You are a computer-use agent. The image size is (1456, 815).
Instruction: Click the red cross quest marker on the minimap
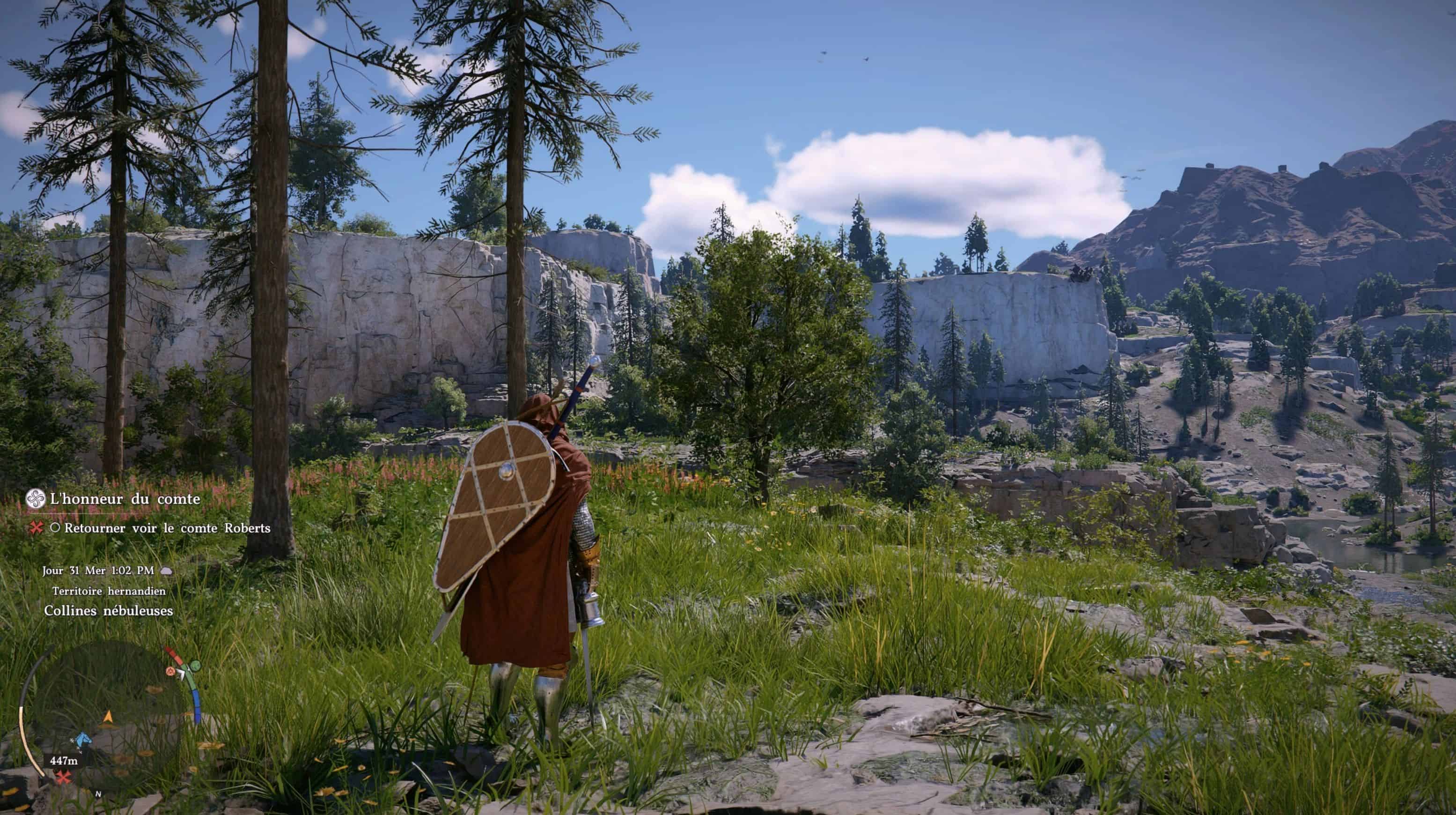click(65, 778)
